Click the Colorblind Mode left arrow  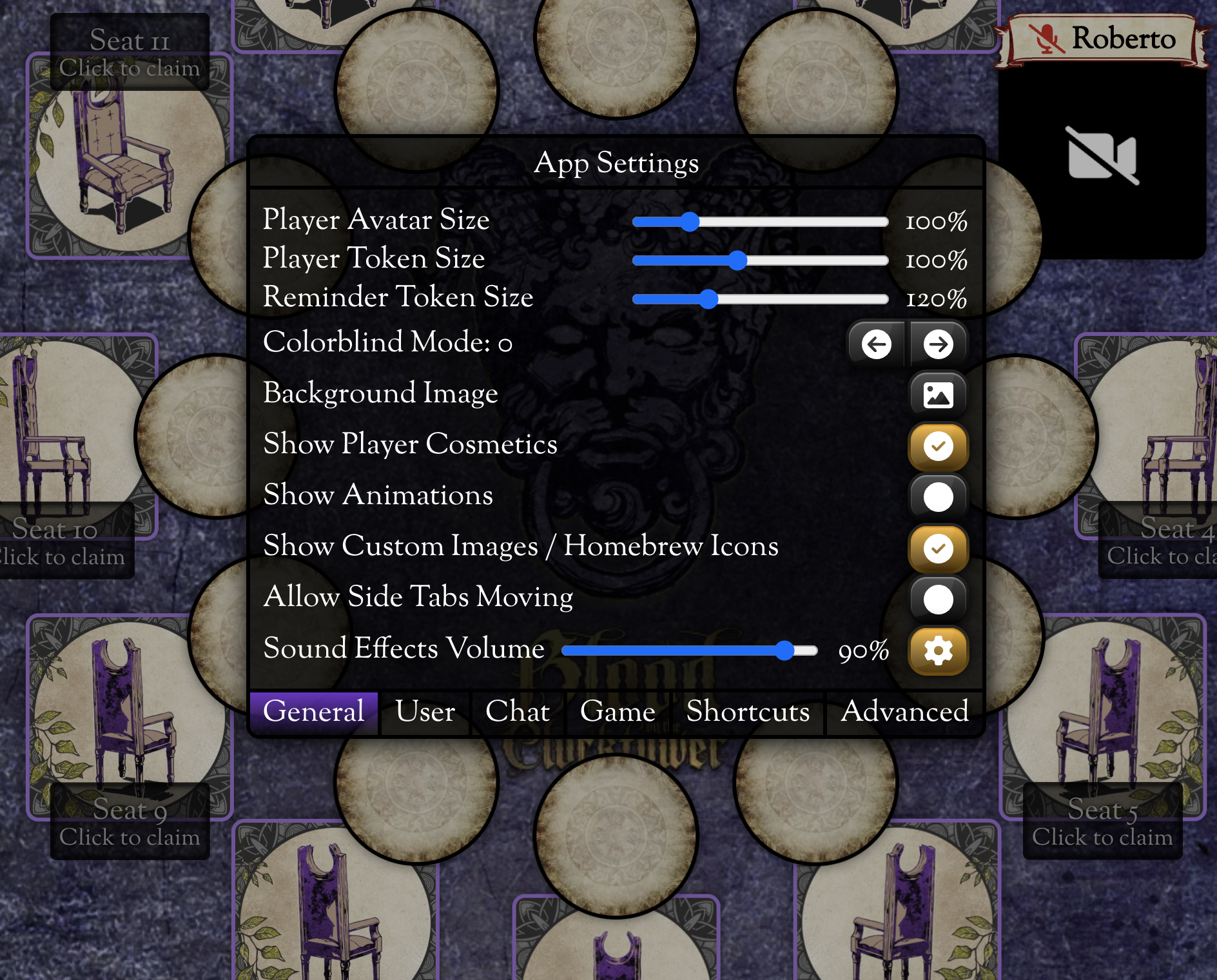(x=877, y=344)
